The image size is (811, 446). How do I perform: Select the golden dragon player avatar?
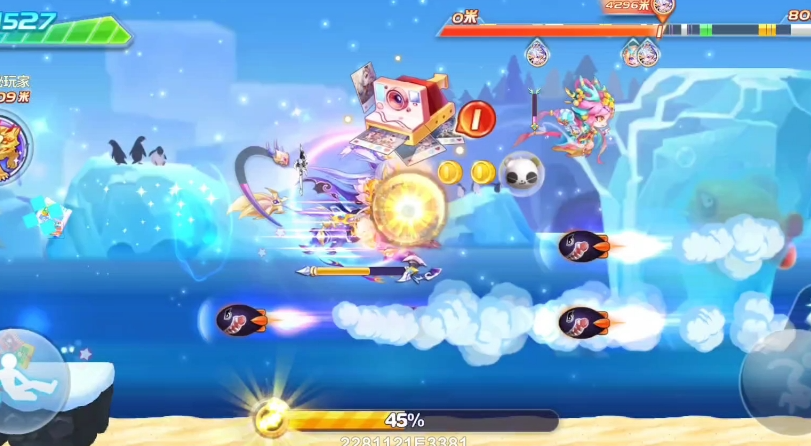[x=10, y=147]
